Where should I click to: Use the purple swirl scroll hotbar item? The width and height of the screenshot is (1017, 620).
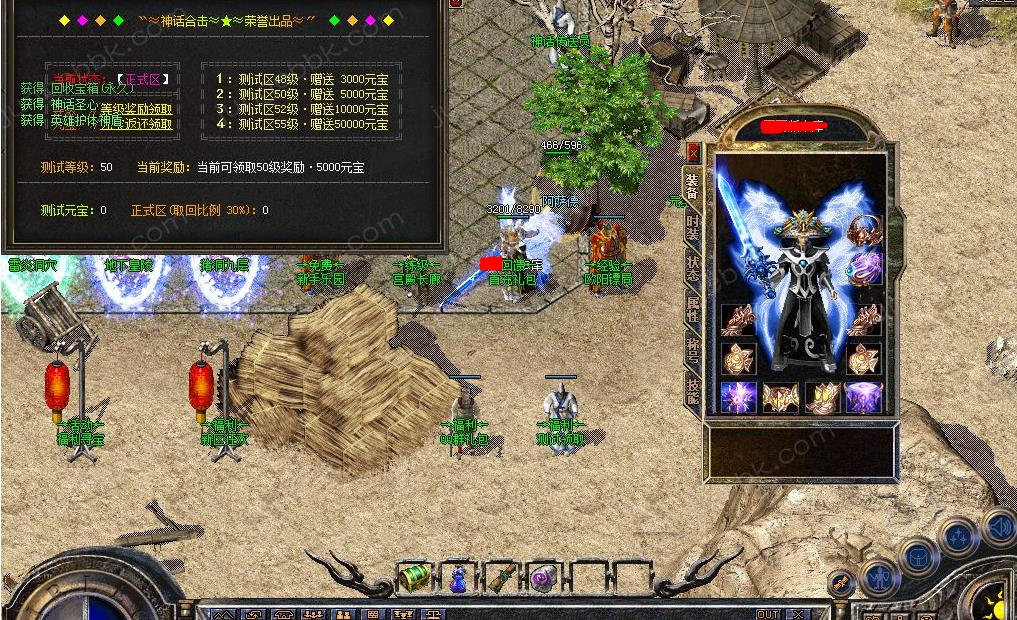click(x=543, y=577)
